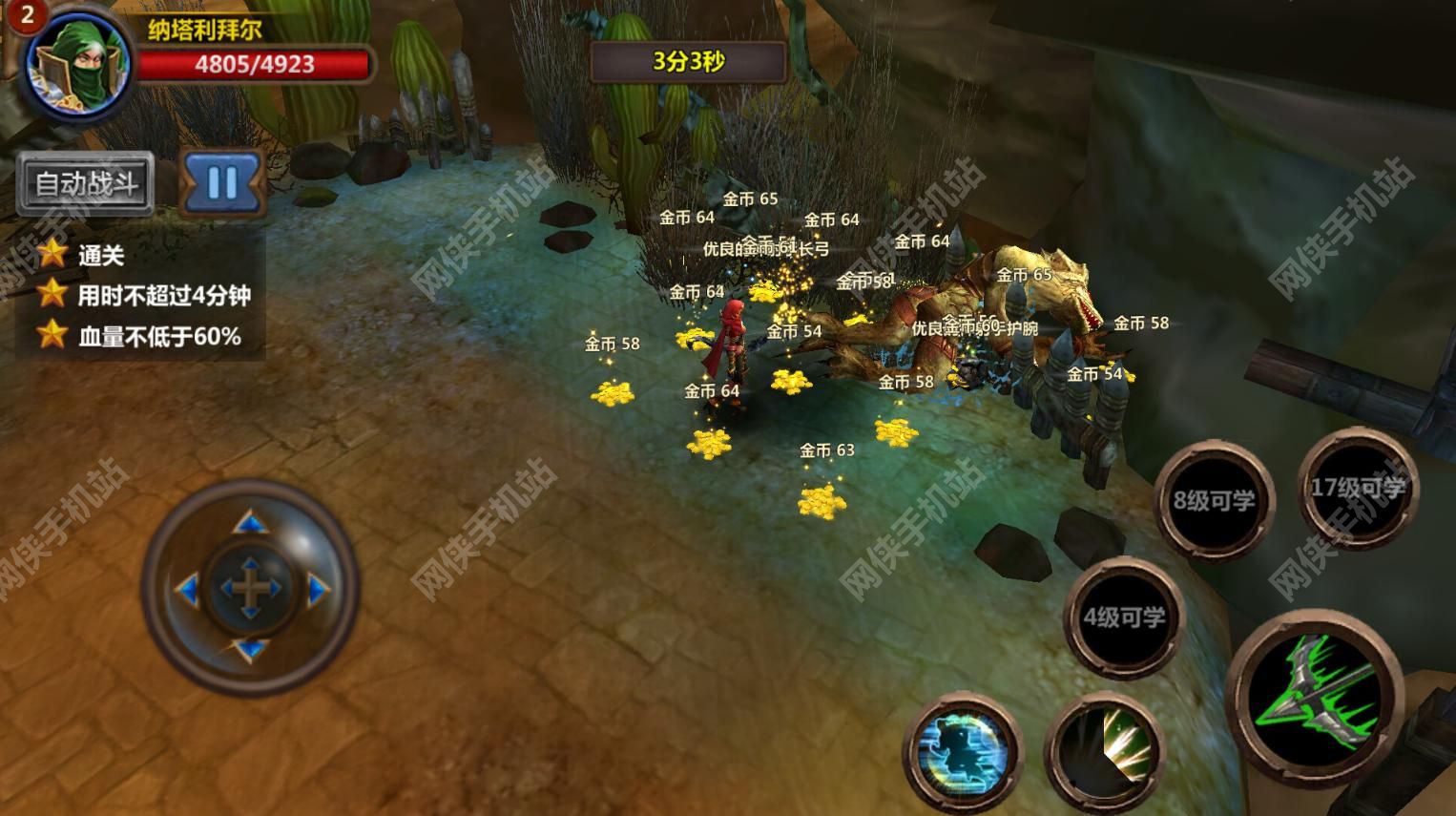Screen dimensions: 1456x816
Task: Move down with the joystick's bottom arrow
Action: pyautogui.click(x=250, y=651)
